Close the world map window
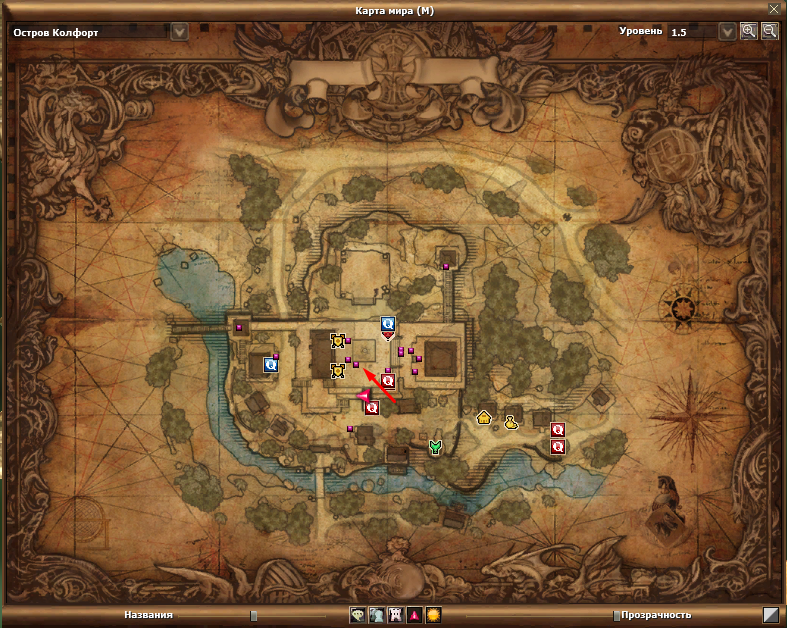The image size is (787, 628). pyautogui.click(x=773, y=8)
